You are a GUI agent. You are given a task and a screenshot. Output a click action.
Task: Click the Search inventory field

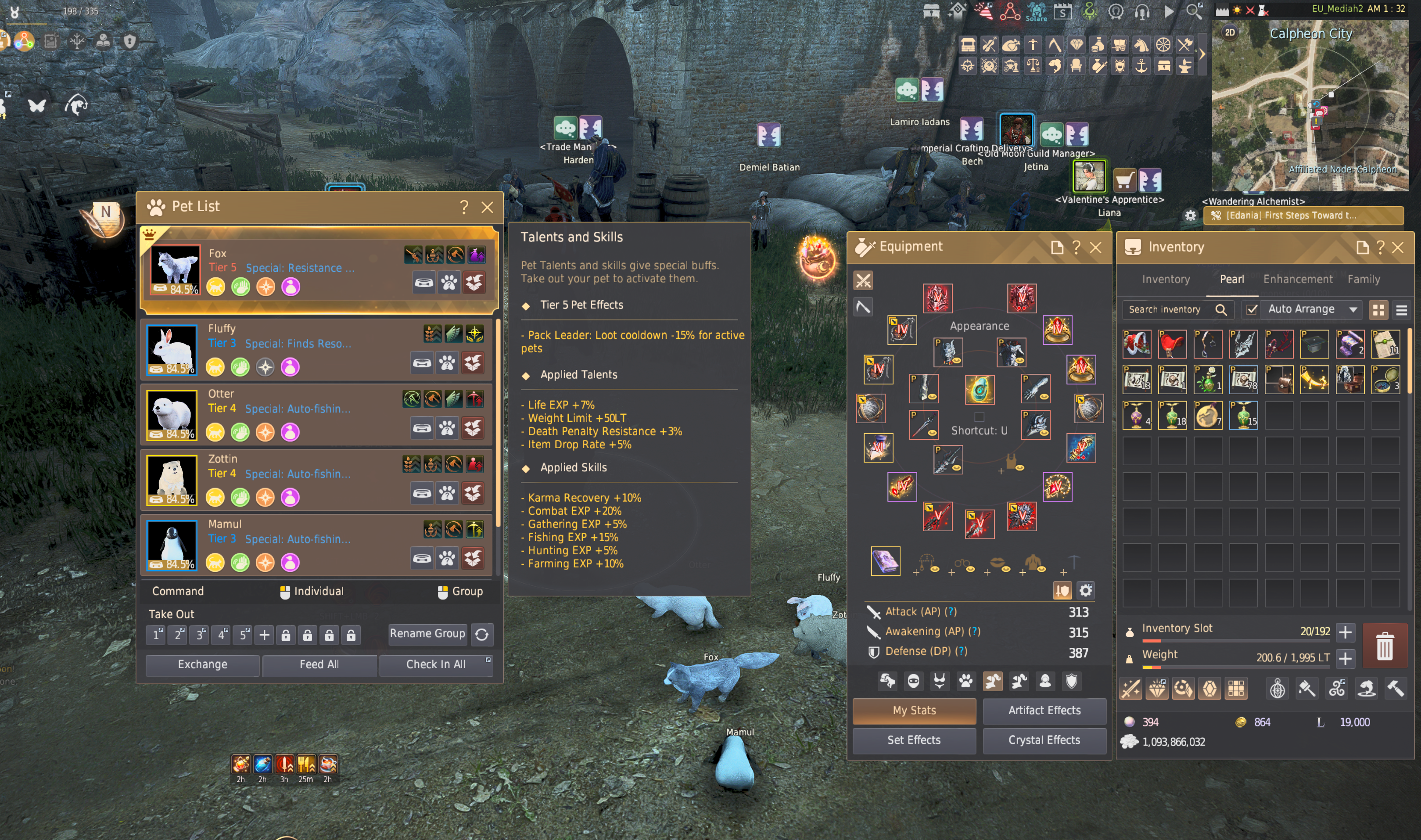(x=1169, y=309)
